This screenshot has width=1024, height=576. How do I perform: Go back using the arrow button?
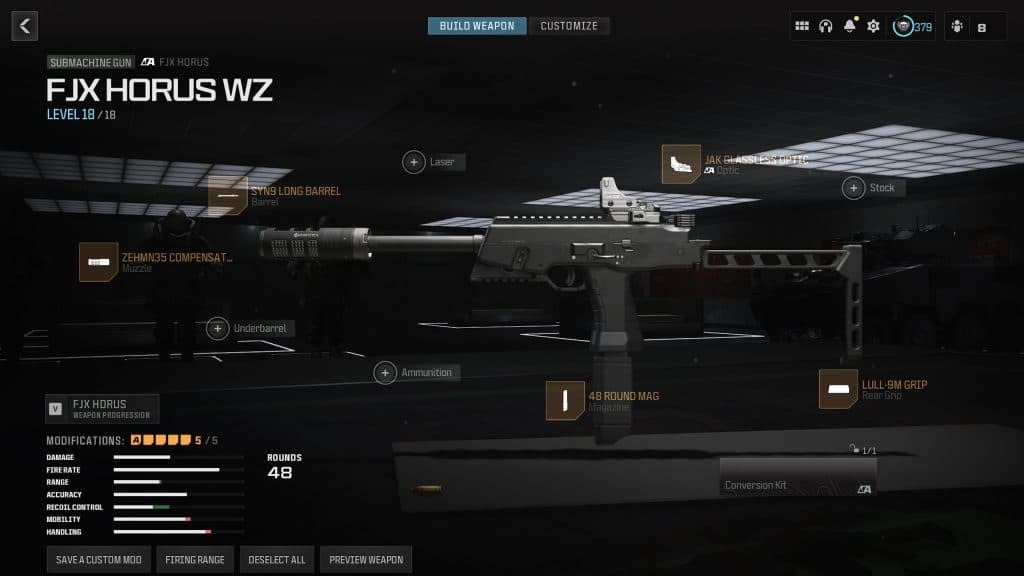point(25,26)
